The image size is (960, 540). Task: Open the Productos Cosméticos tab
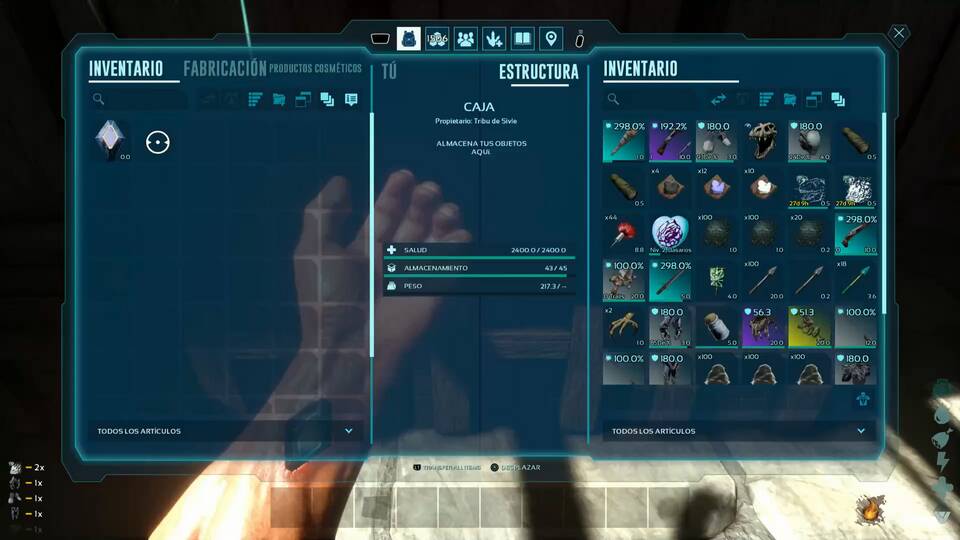click(315, 69)
